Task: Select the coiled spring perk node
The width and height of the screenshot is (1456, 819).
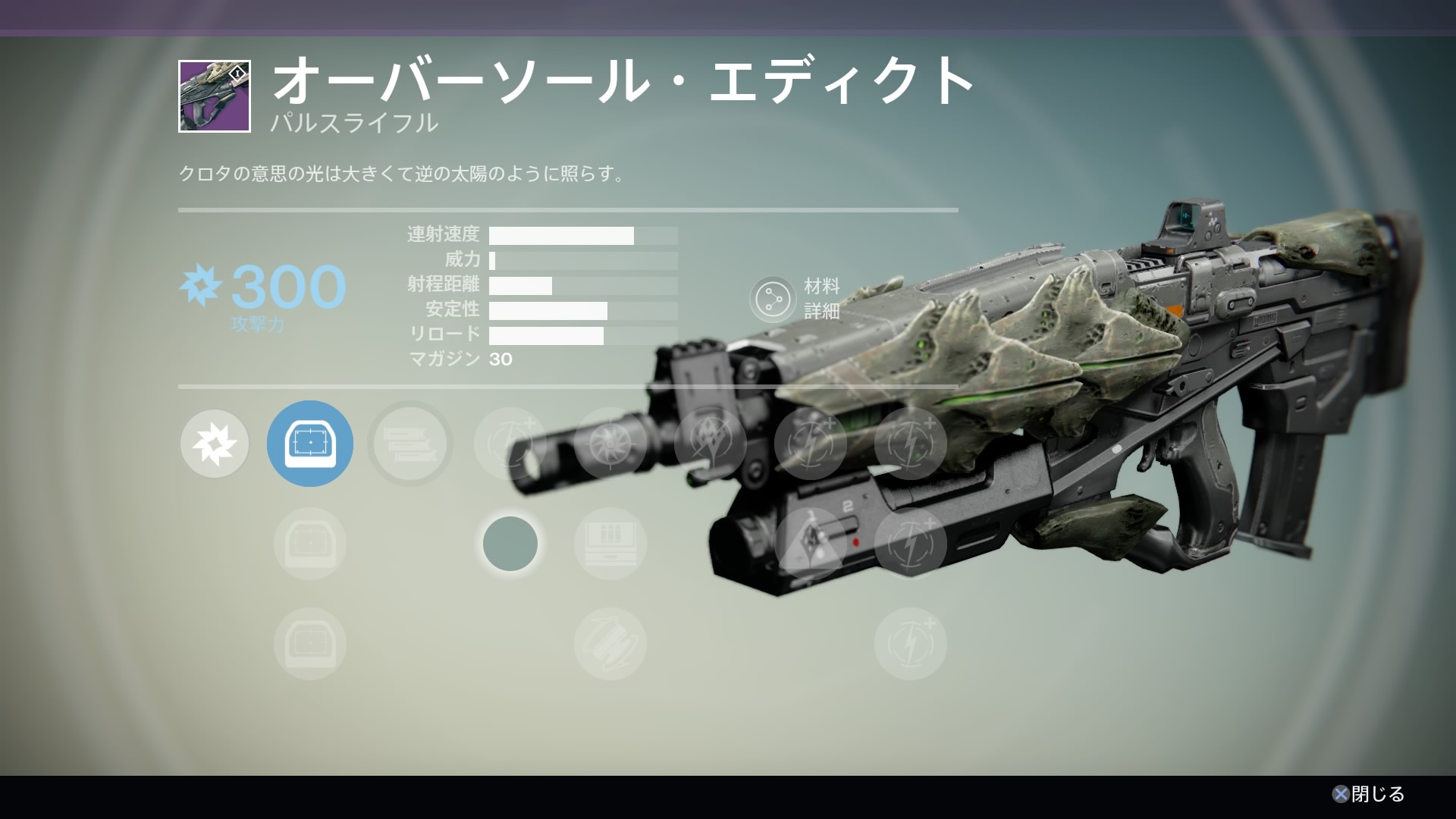Action: pyautogui.click(x=610, y=644)
